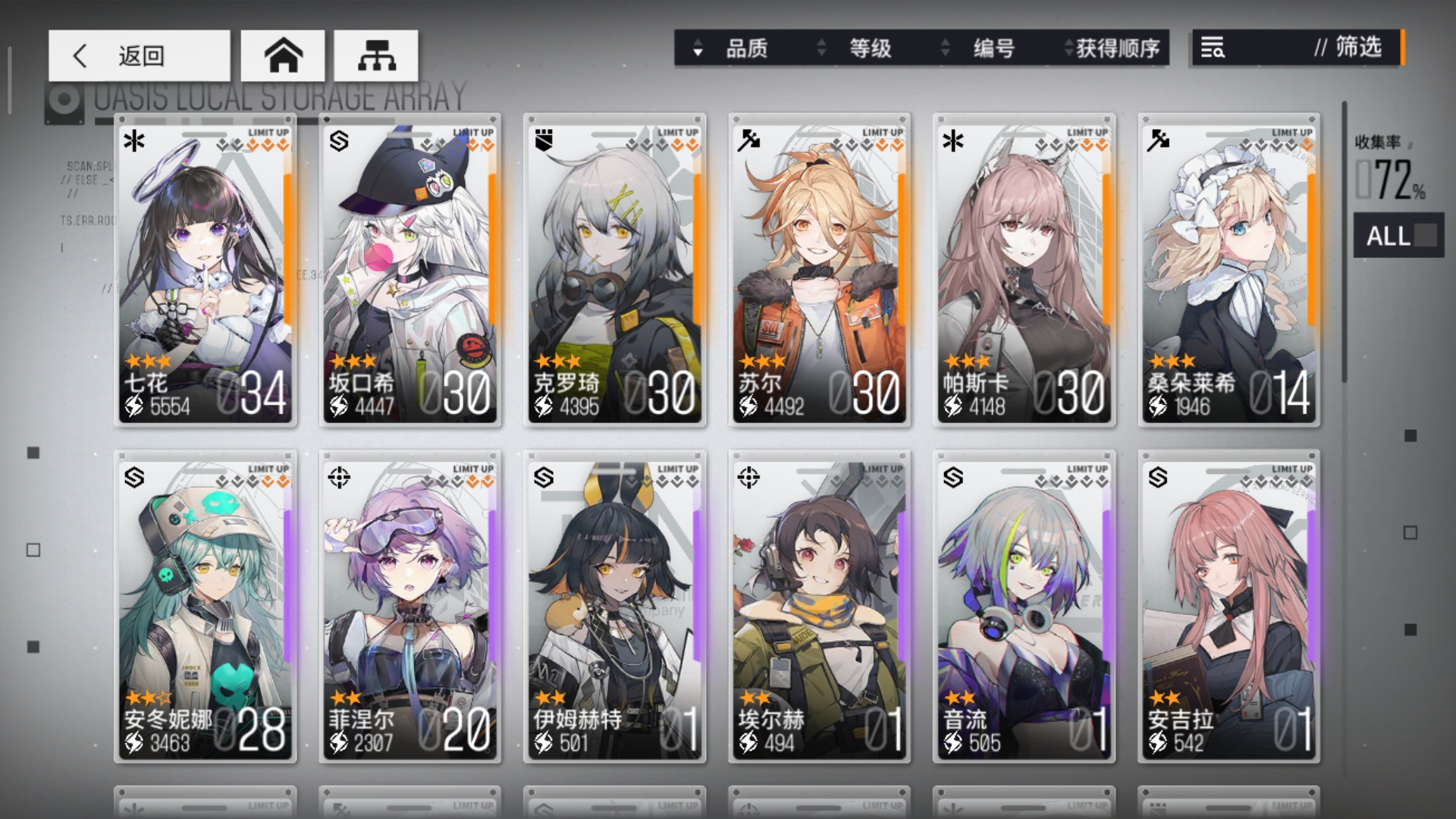The image size is (1456, 819).
Task: Choose the 坂口希 character card
Action: coord(410,269)
